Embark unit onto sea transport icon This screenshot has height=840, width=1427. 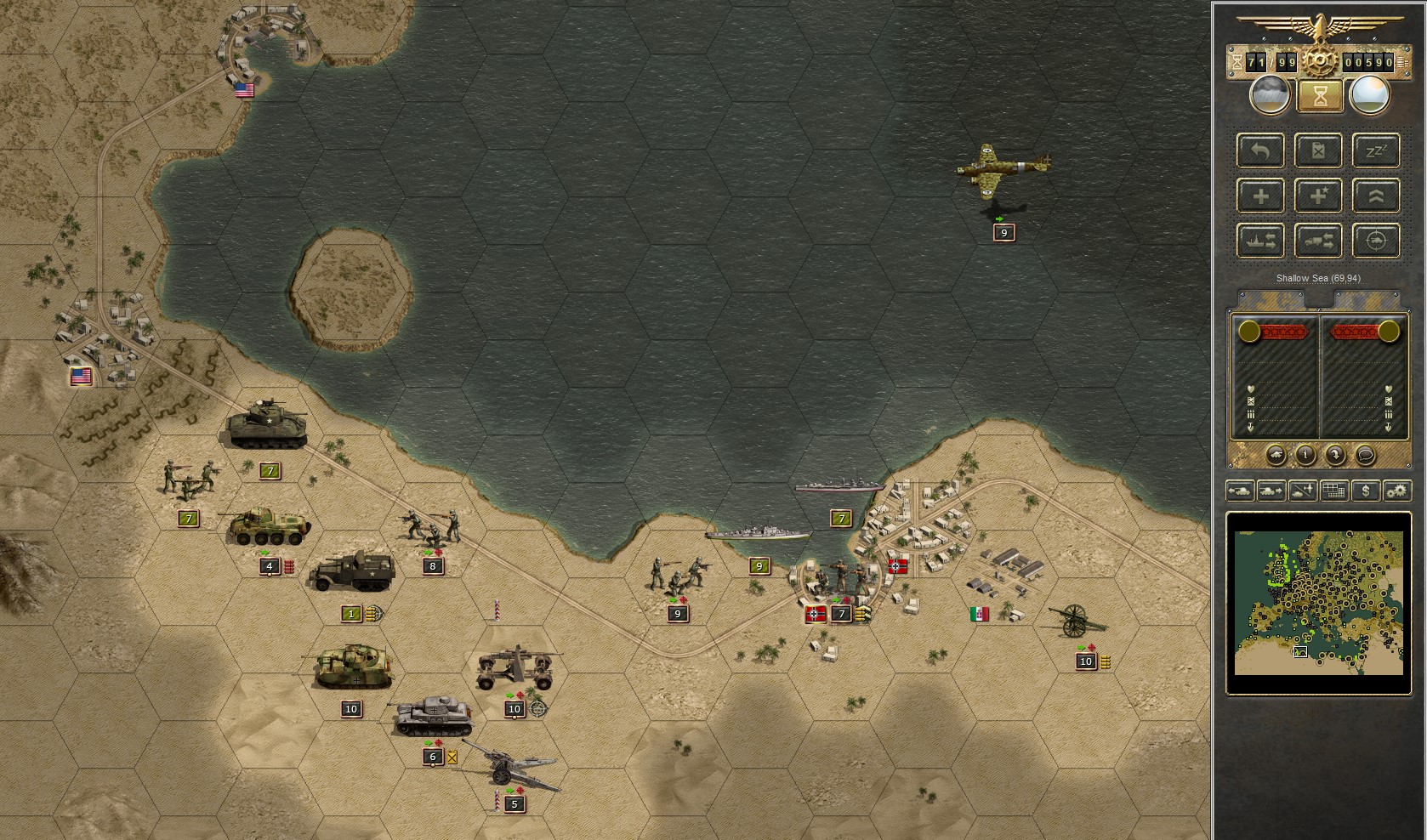(x=1261, y=241)
